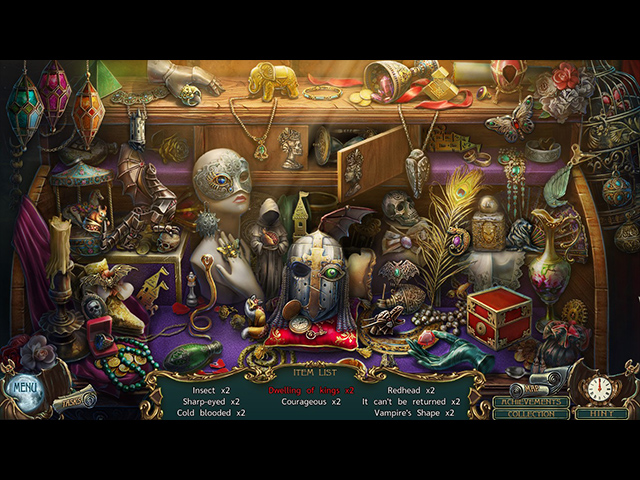The height and width of the screenshot is (480, 640).
Task: Select the "Courageous x2" list entry
Action: [311, 401]
